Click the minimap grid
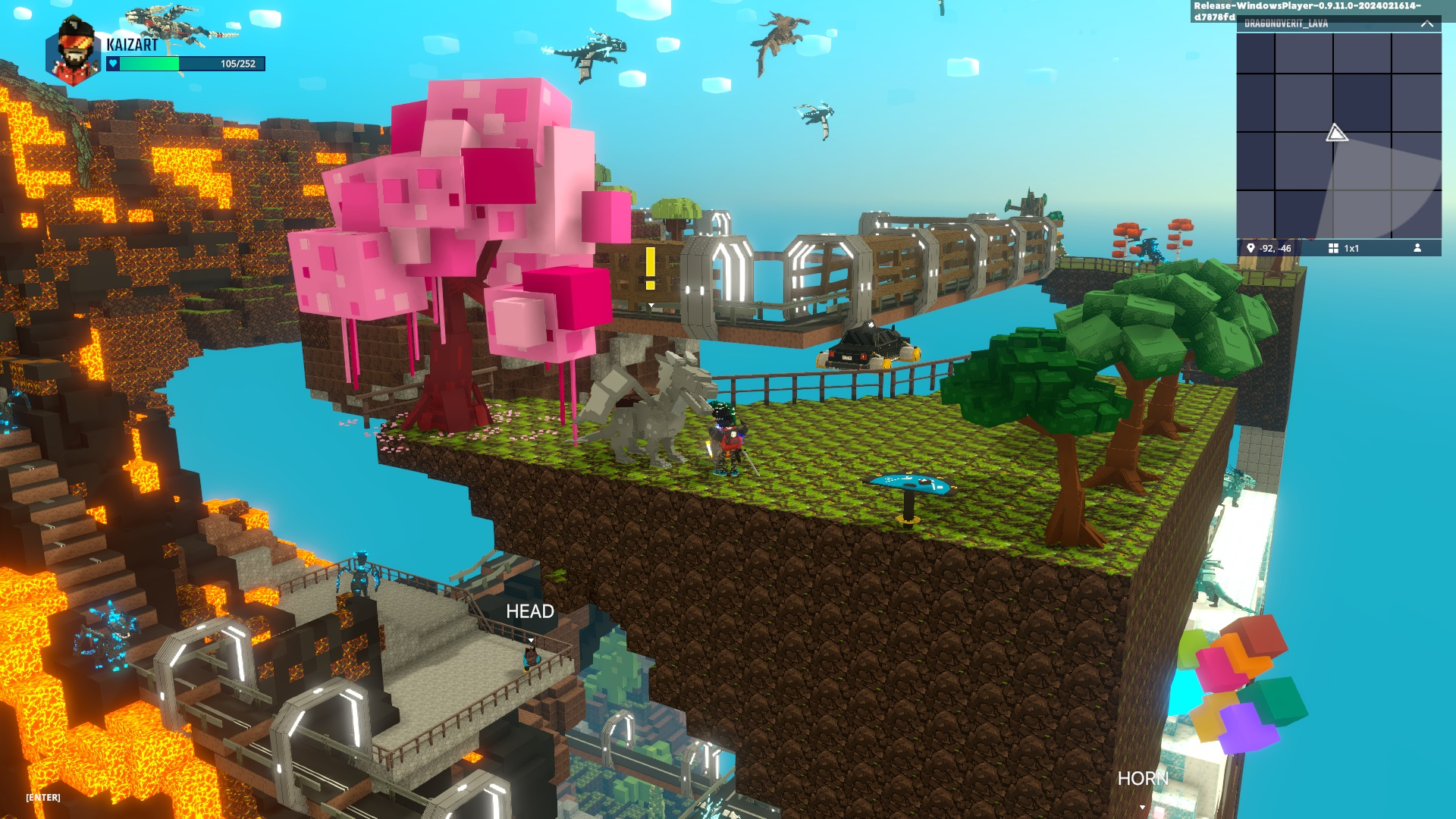This screenshot has height=819, width=1456. [1338, 136]
